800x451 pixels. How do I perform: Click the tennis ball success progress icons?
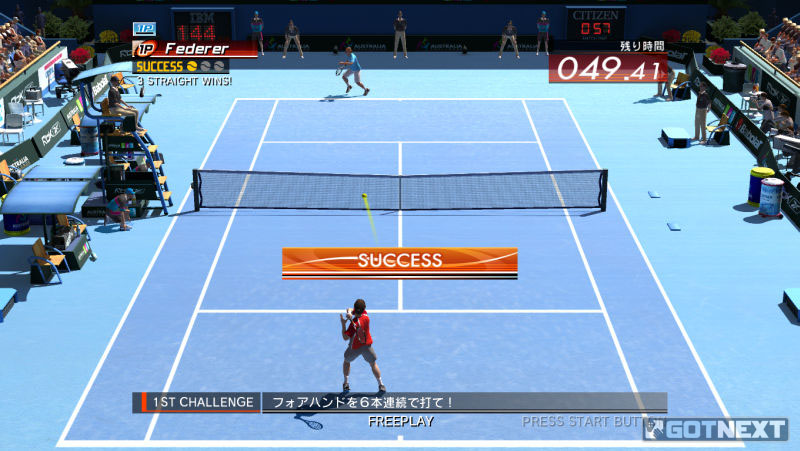pos(206,66)
